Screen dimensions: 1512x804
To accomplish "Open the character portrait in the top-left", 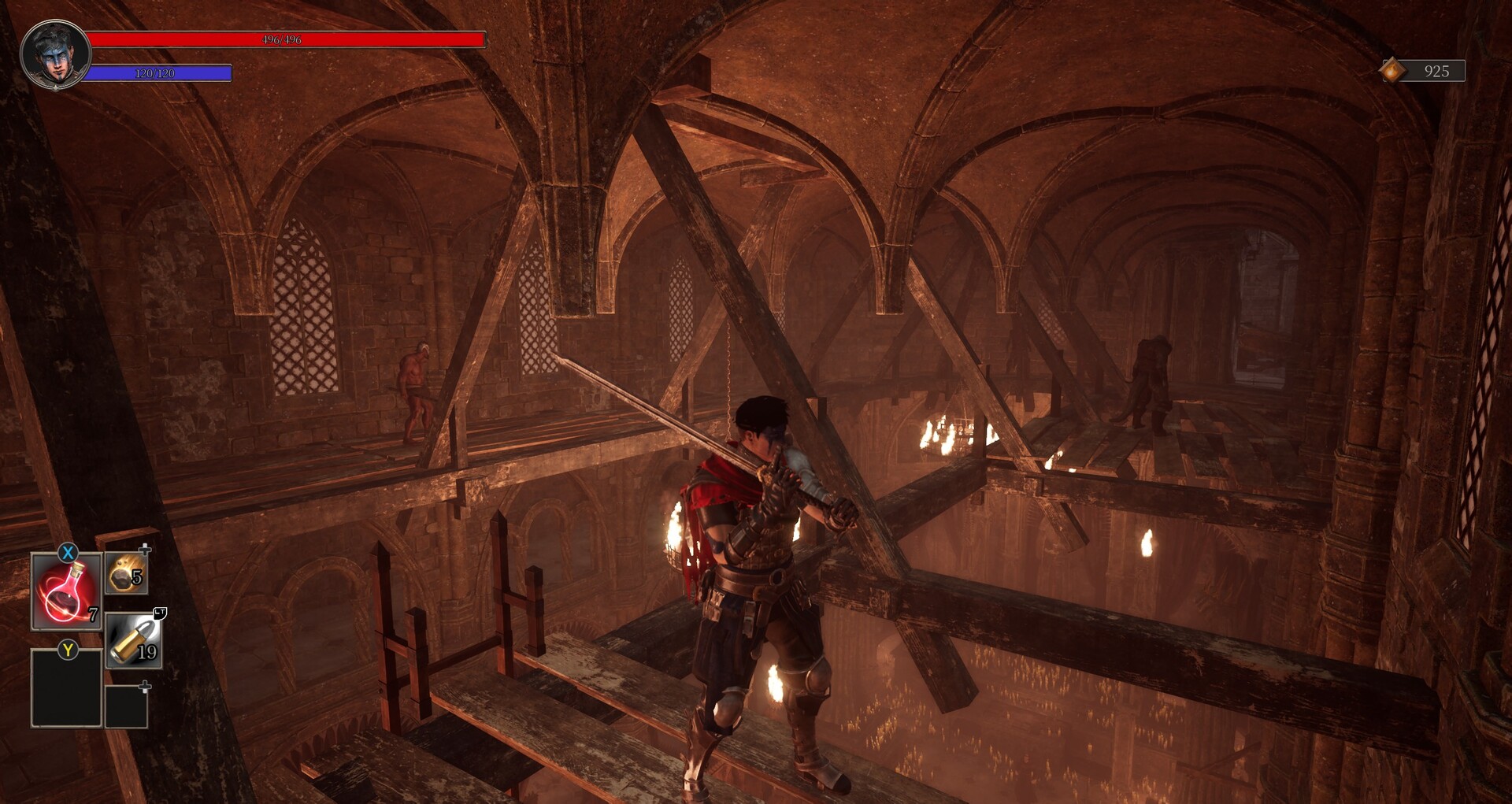I will (x=55, y=54).
